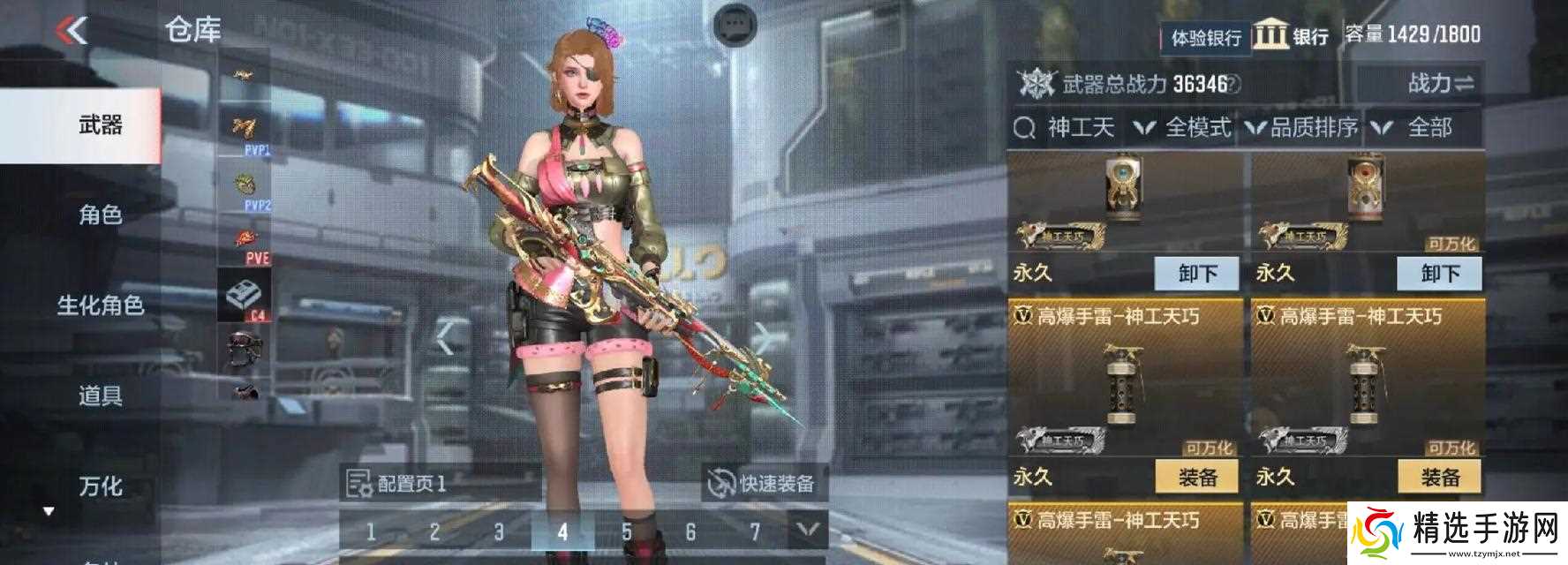
Task: Open the 万化 tab
Action: [x=100, y=486]
